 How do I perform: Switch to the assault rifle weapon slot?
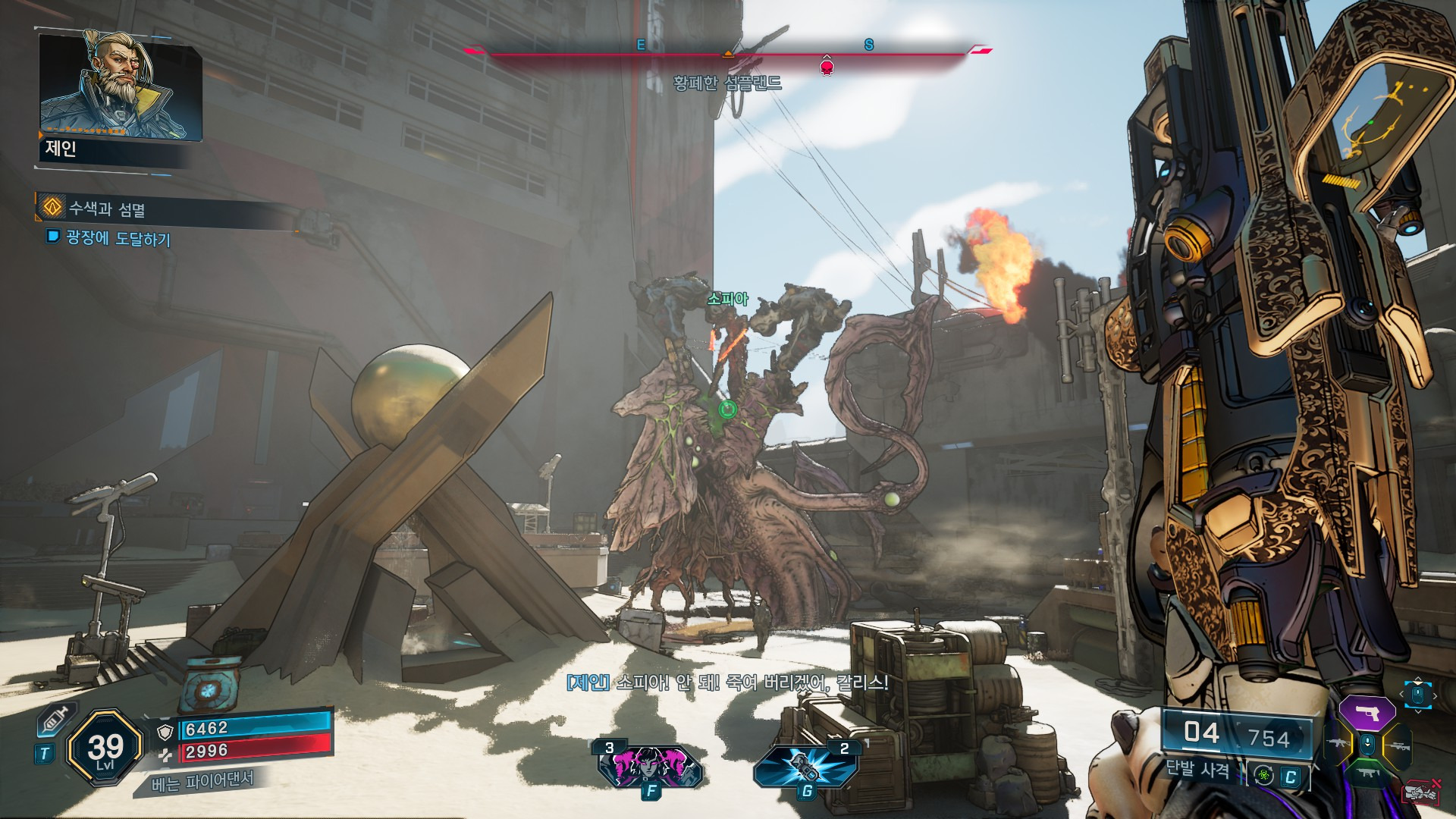click(x=1337, y=744)
